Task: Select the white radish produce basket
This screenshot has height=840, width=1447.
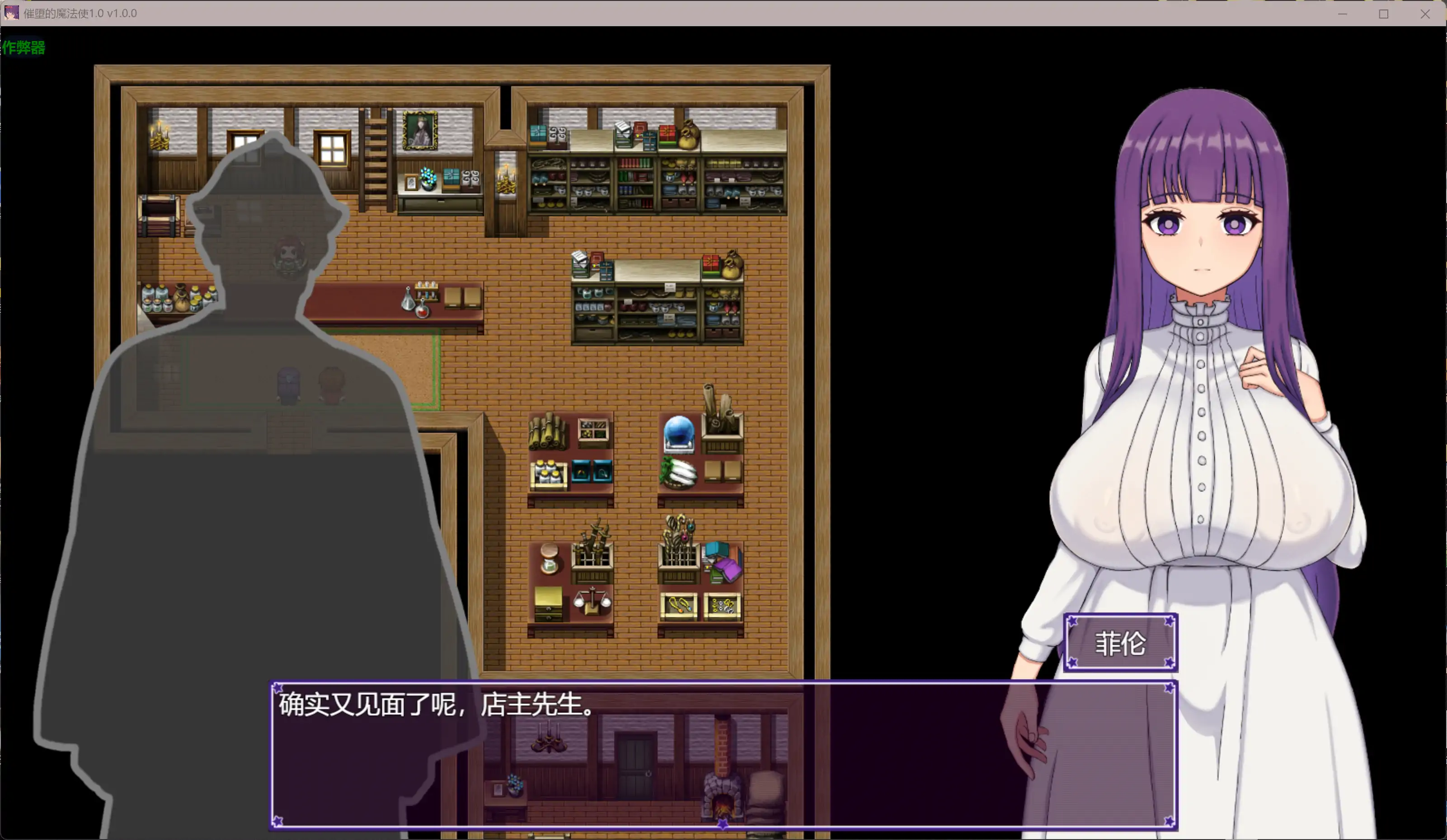Action: [x=678, y=473]
